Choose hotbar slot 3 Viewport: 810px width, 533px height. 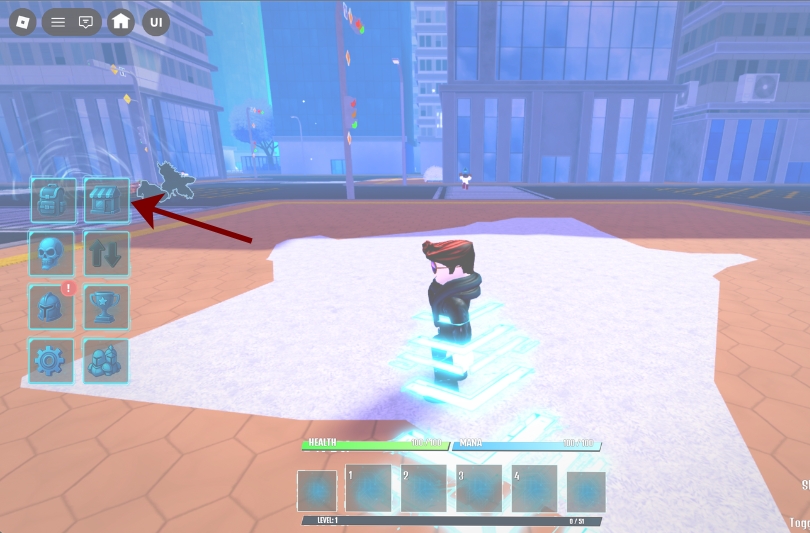(479, 489)
